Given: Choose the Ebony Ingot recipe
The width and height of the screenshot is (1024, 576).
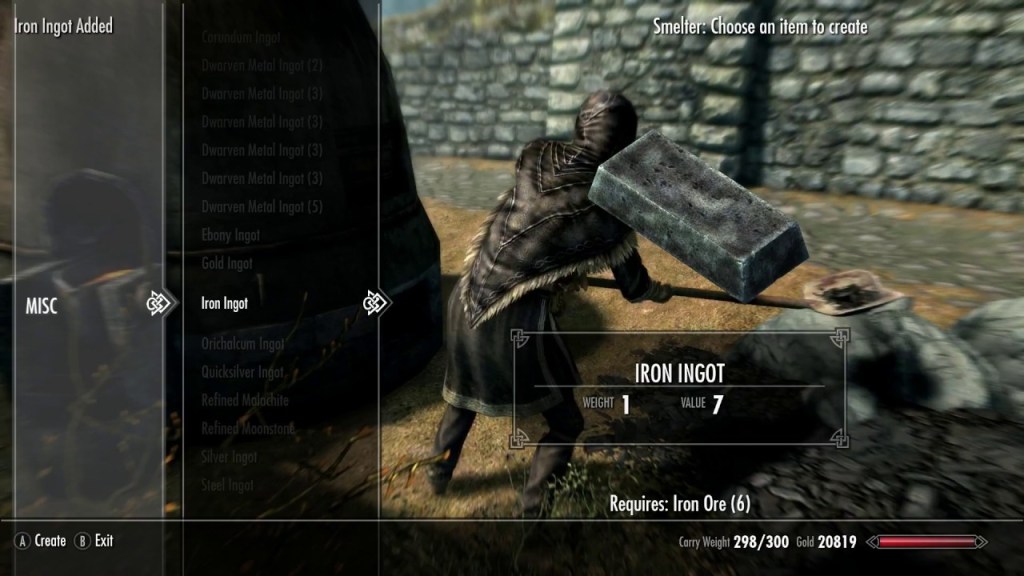Looking at the screenshot, I should [231, 235].
